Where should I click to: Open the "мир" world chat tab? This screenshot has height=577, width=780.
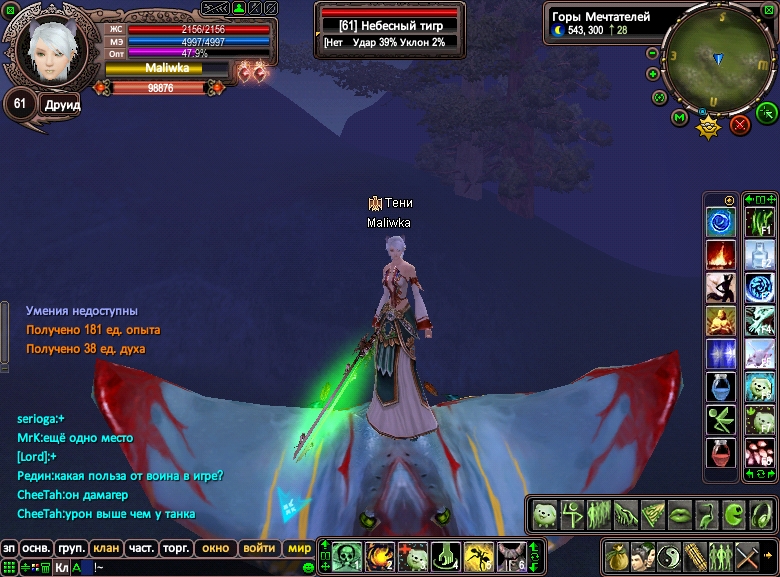[299, 548]
